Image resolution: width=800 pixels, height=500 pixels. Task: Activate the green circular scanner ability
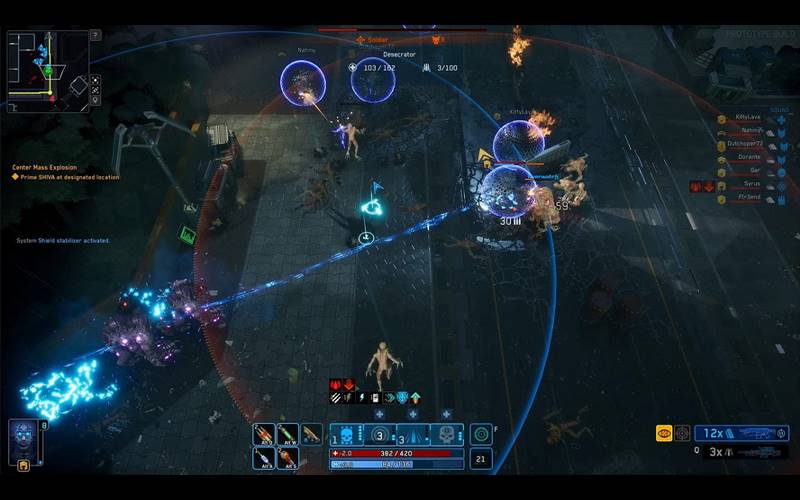point(481,434)
